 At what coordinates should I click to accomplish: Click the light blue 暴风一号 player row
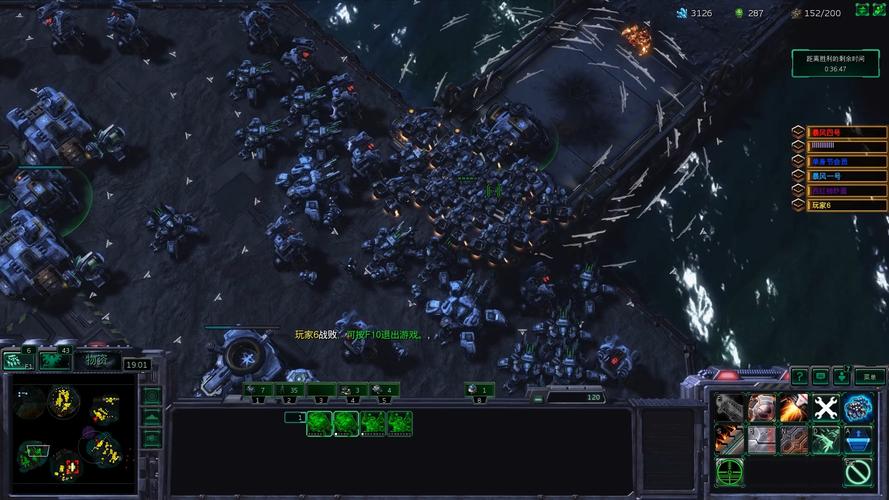coord(846,176)
